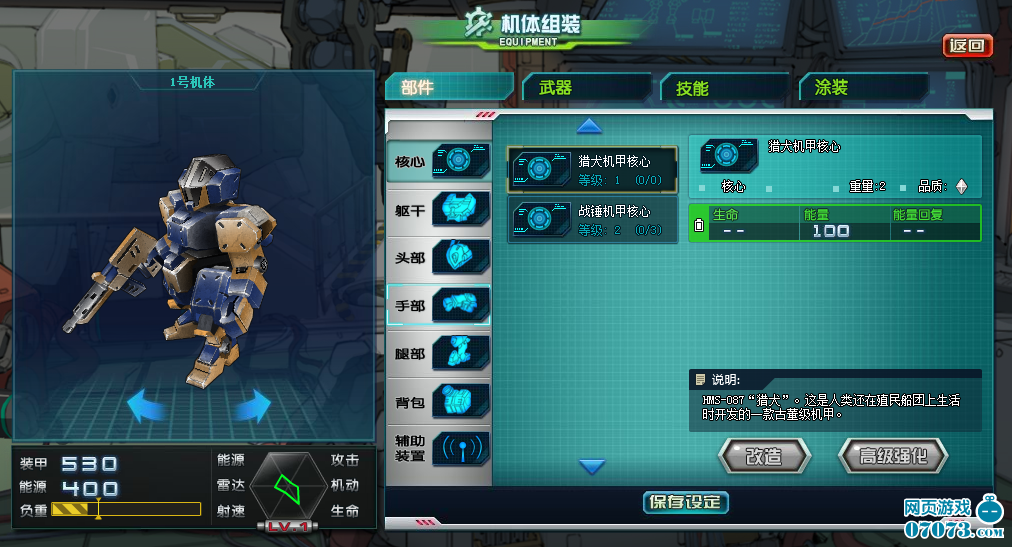Click the 返回 back button
Viewport: 1012px width, 547px height.
click(x=967, y=46)
